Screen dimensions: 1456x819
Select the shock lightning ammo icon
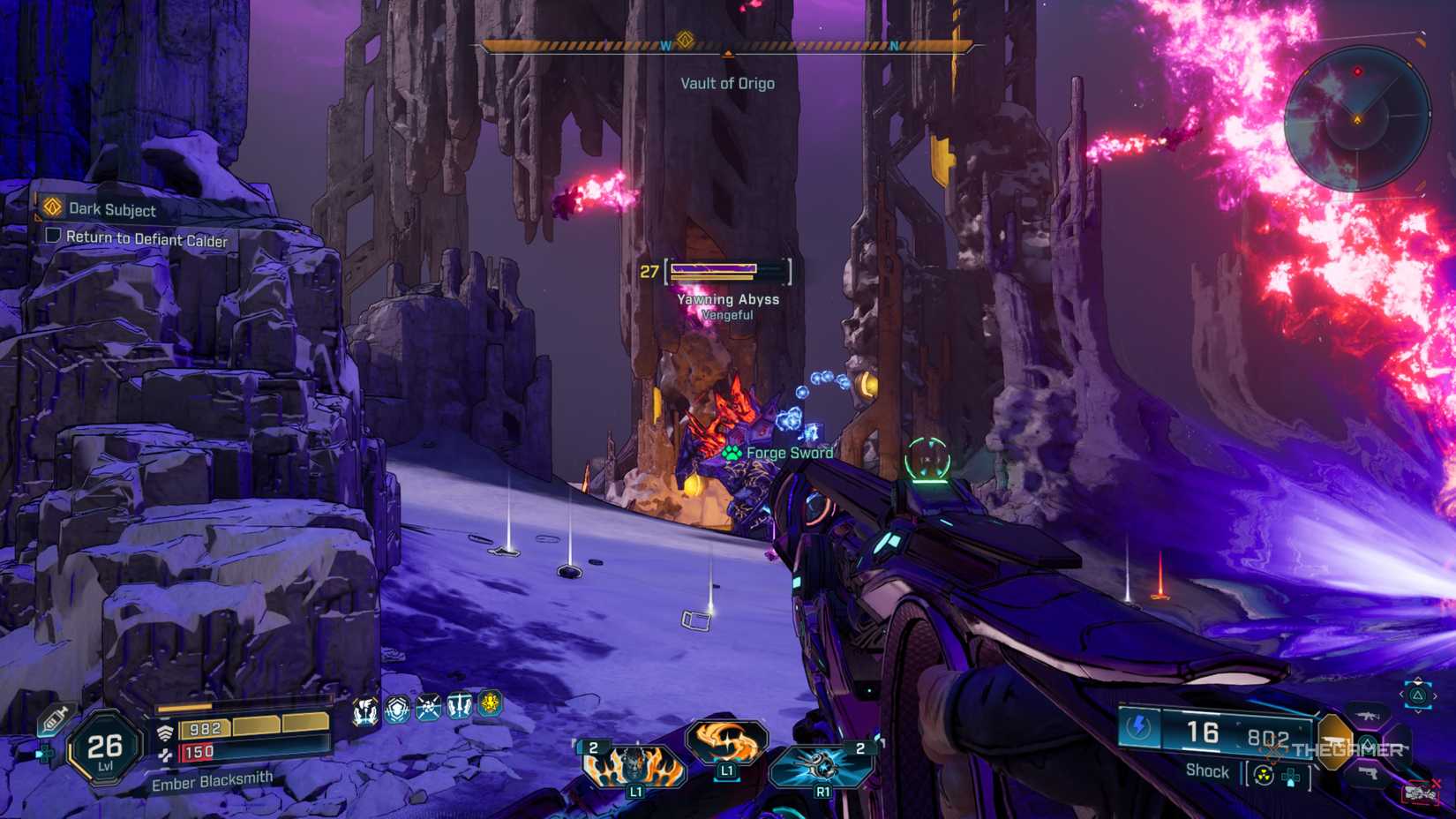pyautogui.click(x=1138, y=730)
